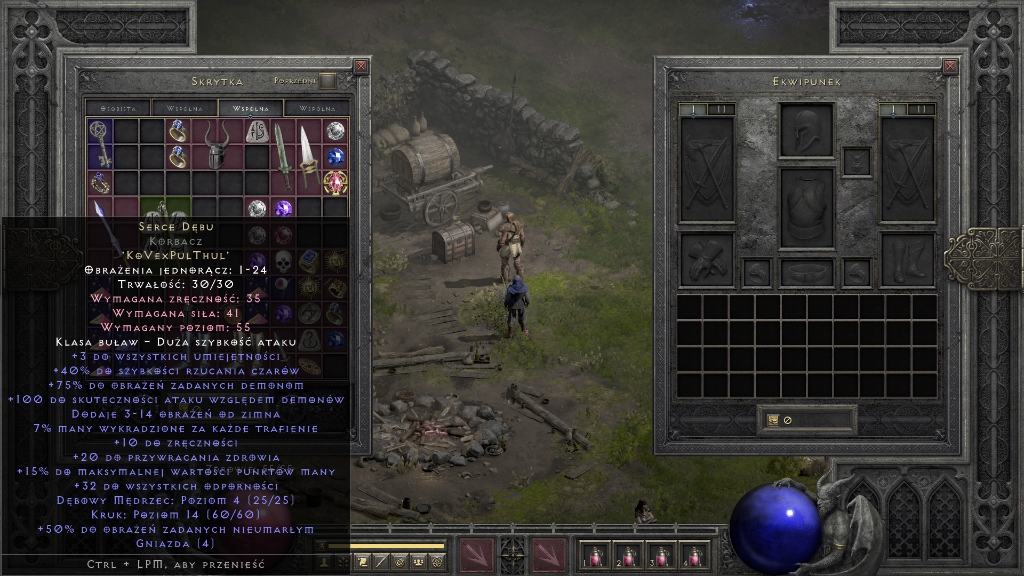Image resolution: width=1024 pixels, height=576 pixels.
Task: Pick up the pink gem jewel
Action: pos(335,182)
